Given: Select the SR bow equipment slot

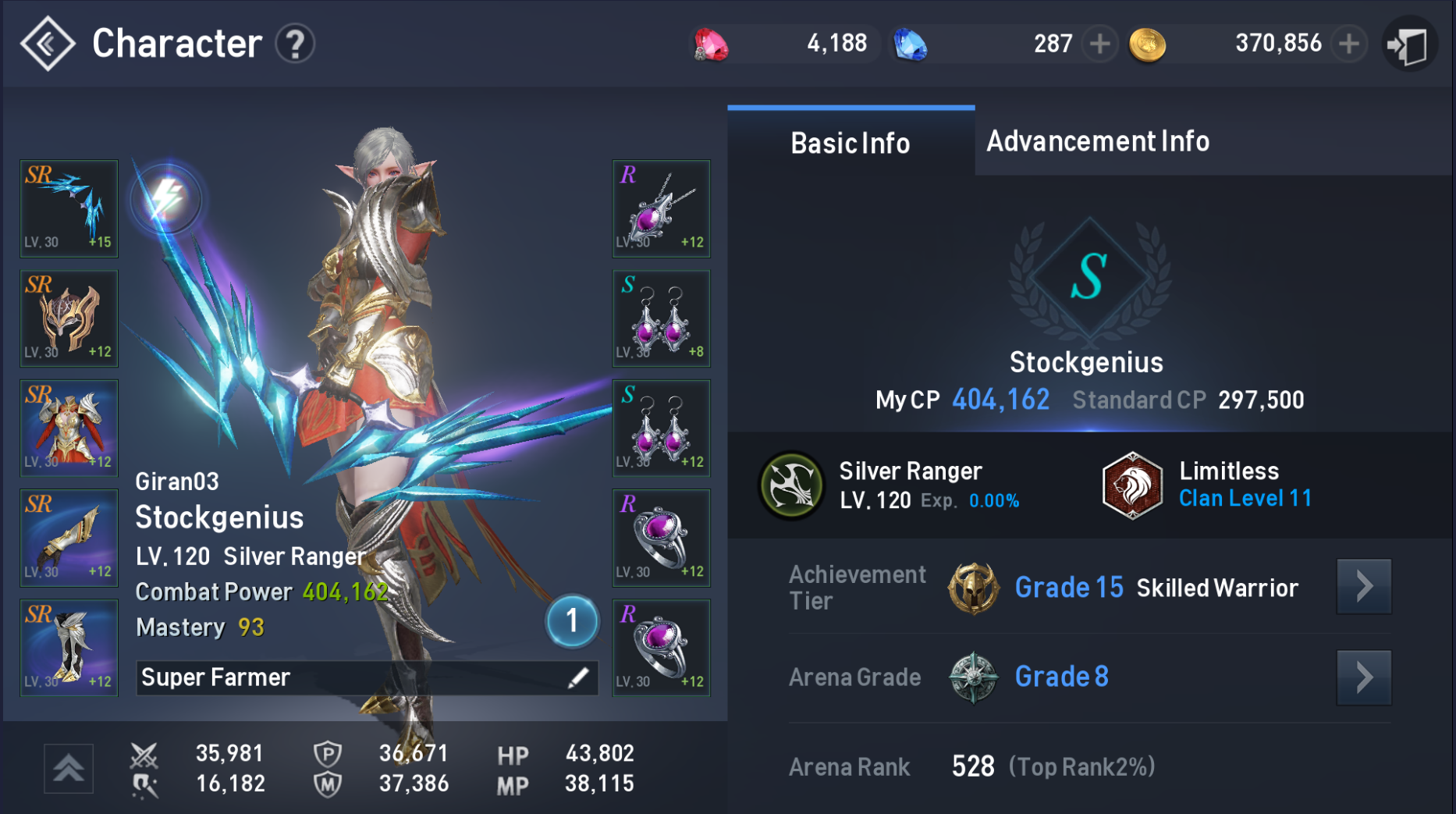Looking at the screenshot, I should pos(69,208).
